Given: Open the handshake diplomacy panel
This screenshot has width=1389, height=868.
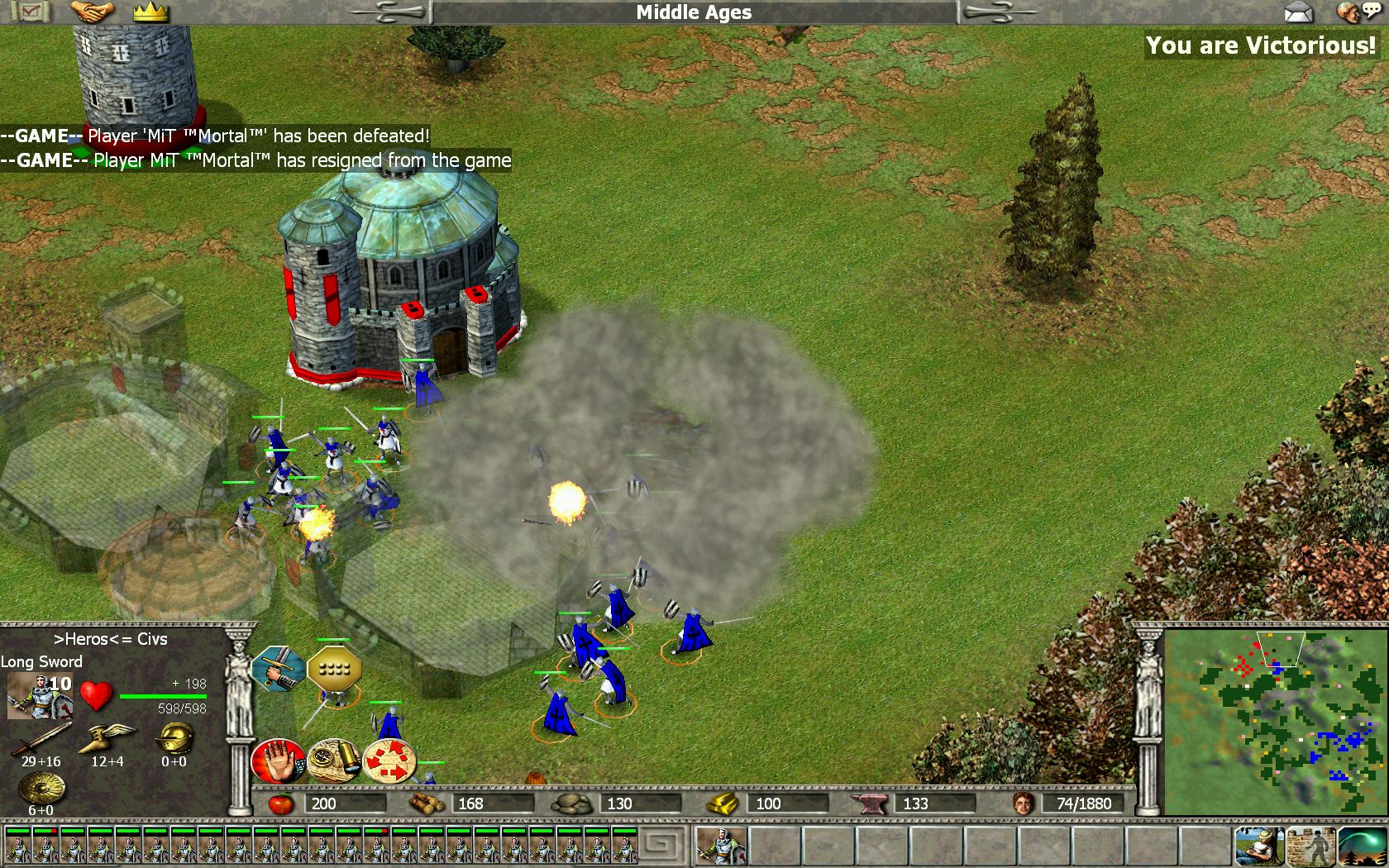Looking at the screenshot, I should click(92, 12).
